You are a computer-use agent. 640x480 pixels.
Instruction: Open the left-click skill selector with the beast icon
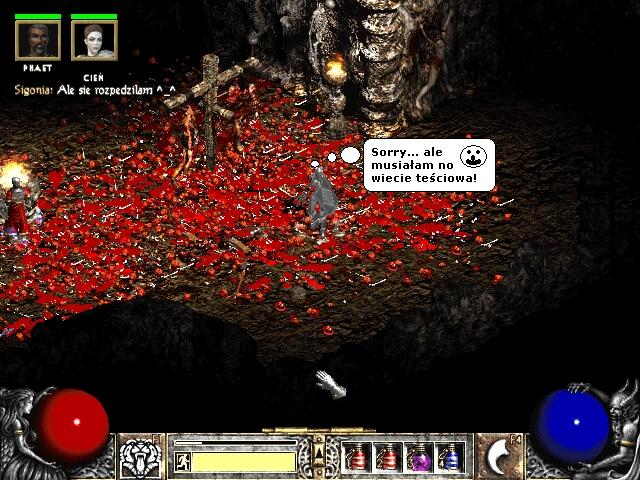tap(141, 458)
